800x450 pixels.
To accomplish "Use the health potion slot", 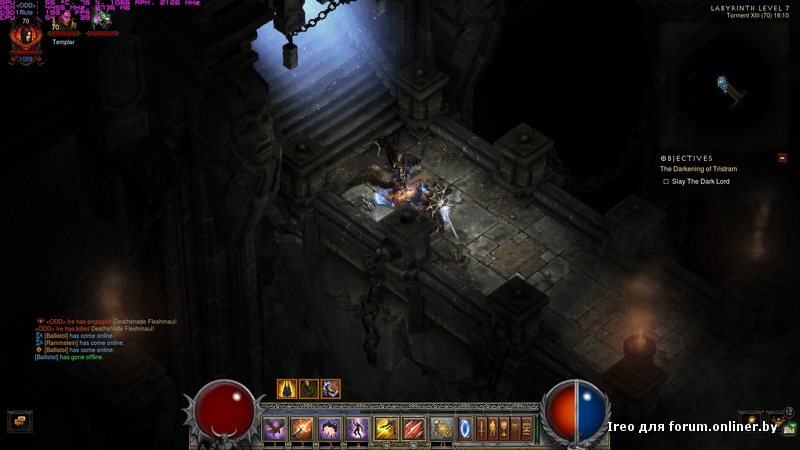I will pyautogui.click(x=442, y=429).
